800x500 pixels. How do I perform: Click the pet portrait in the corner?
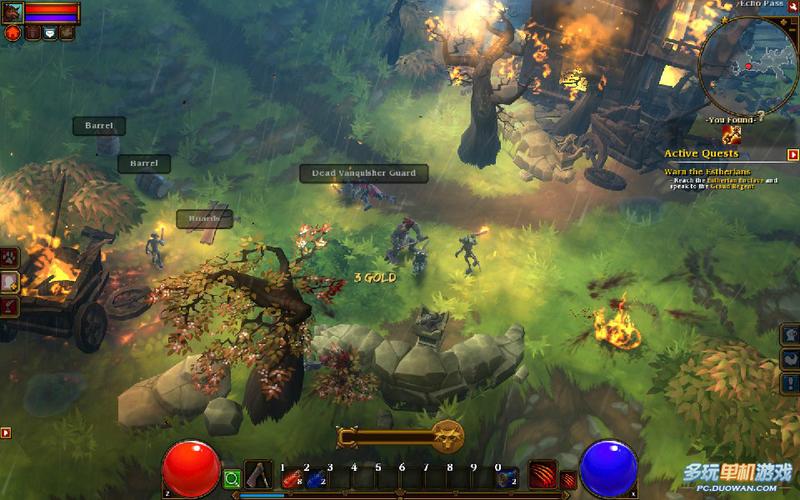click(13, 12)
